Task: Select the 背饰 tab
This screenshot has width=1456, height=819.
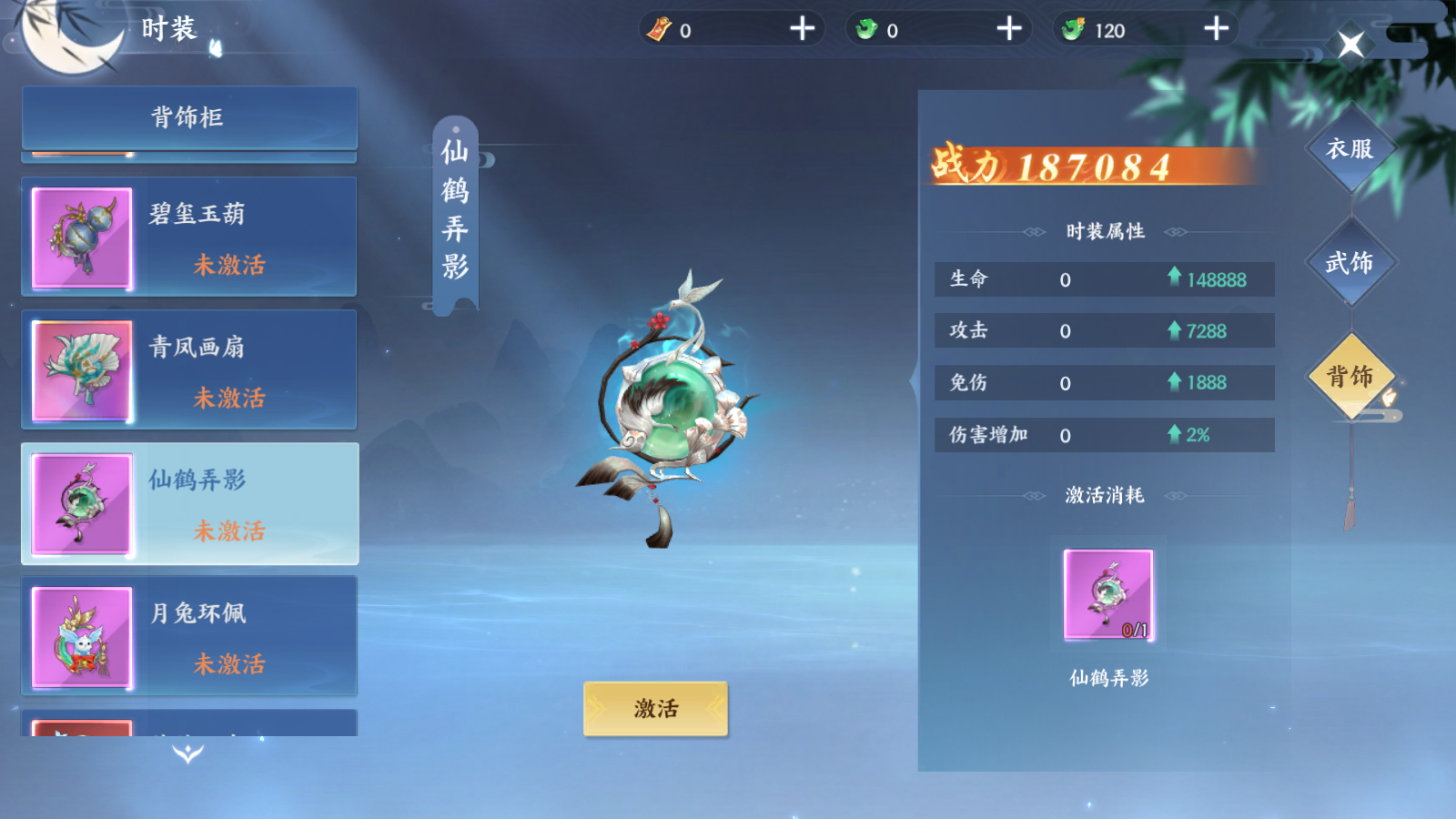Action: coord(1352,378)
